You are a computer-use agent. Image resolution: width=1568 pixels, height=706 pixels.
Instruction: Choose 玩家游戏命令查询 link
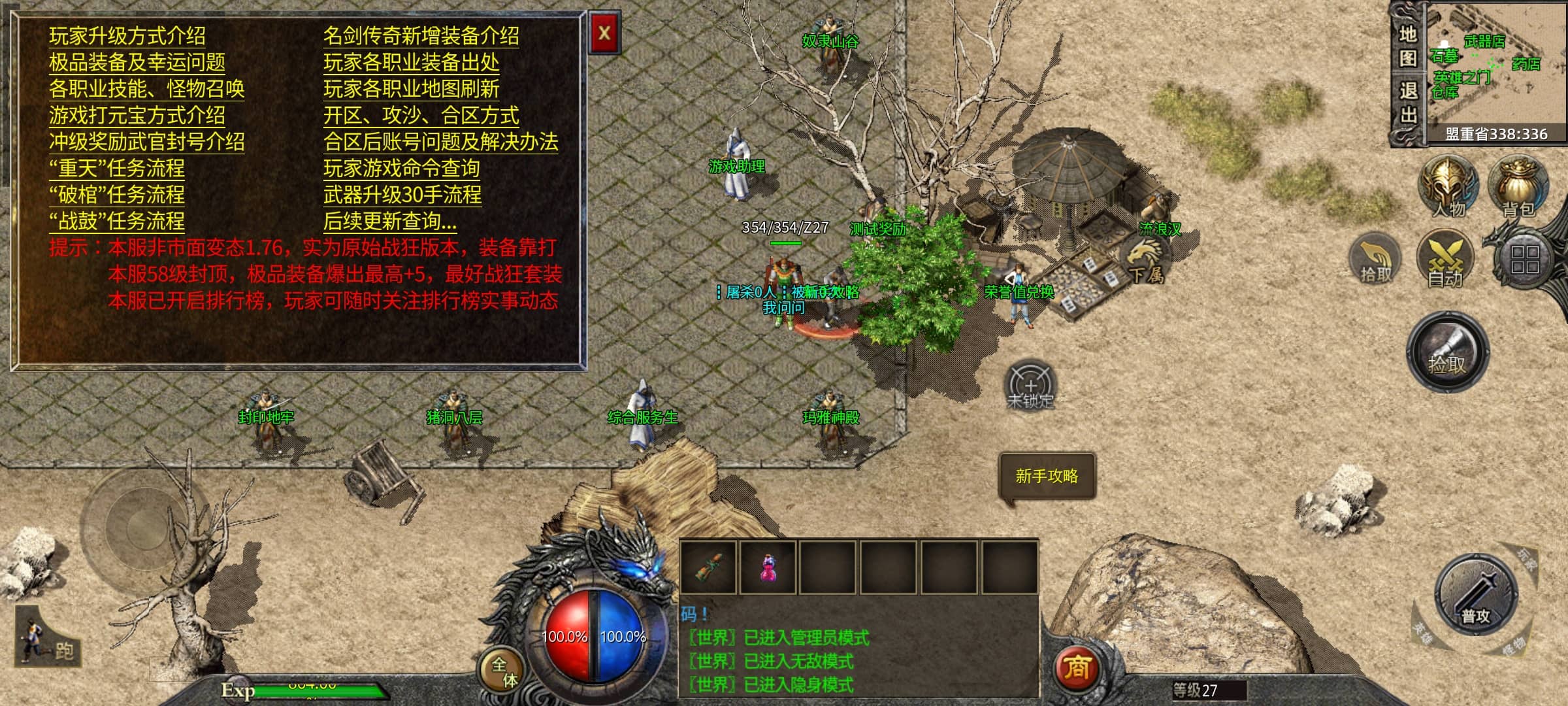[402, 169]
